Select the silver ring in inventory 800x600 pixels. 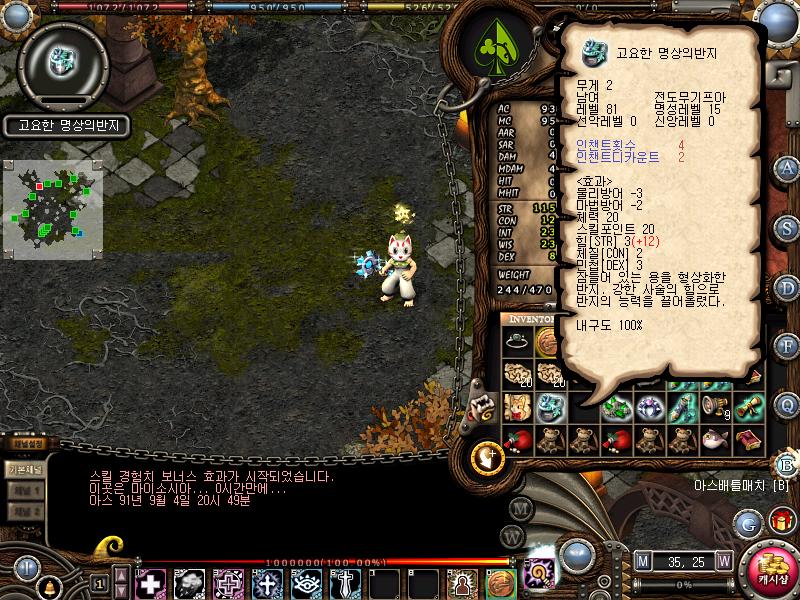point(517,340)
